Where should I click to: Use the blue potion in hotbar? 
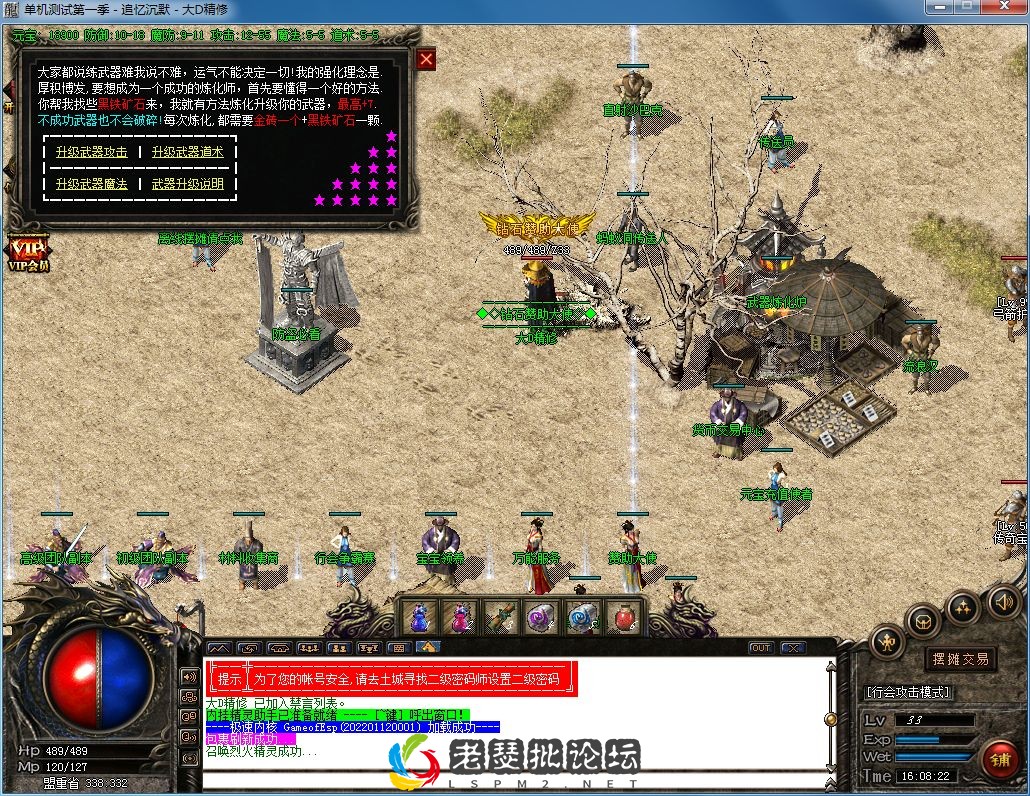tap(419, 616)
